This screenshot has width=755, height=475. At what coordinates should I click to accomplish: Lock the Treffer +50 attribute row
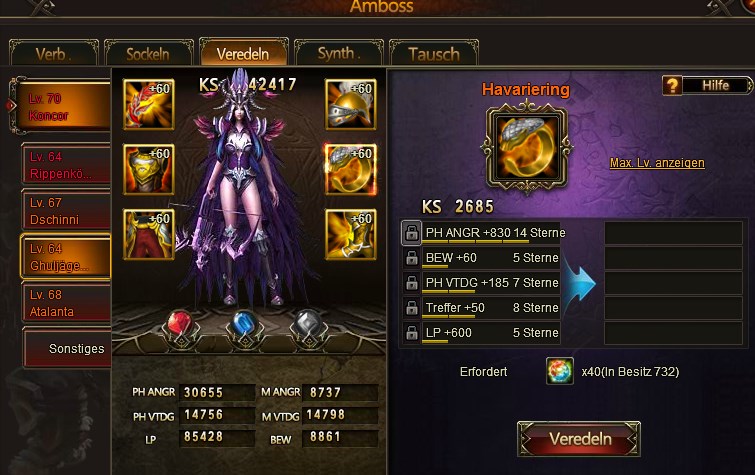(x=411, y=308)
